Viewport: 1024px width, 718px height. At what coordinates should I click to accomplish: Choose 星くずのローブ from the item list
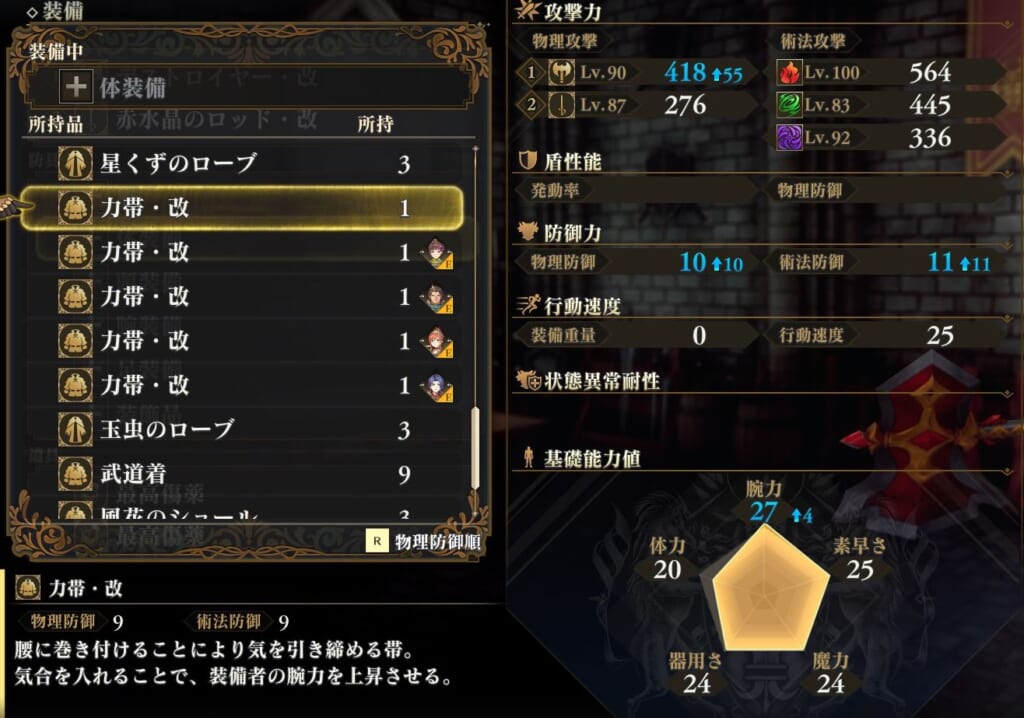pyautogui.click(x=240, y=163)
